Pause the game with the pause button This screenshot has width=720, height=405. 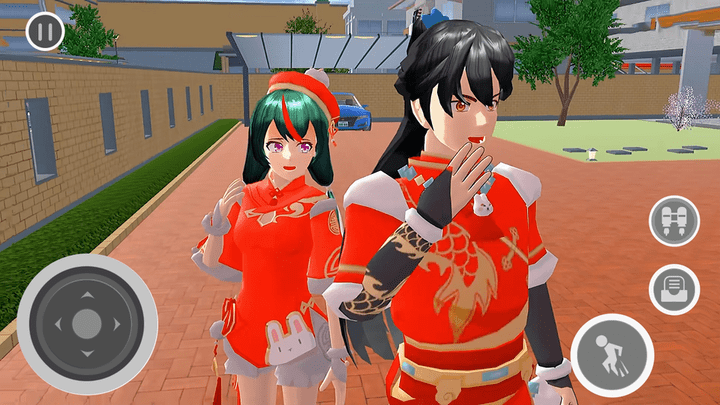click(45, 31)
